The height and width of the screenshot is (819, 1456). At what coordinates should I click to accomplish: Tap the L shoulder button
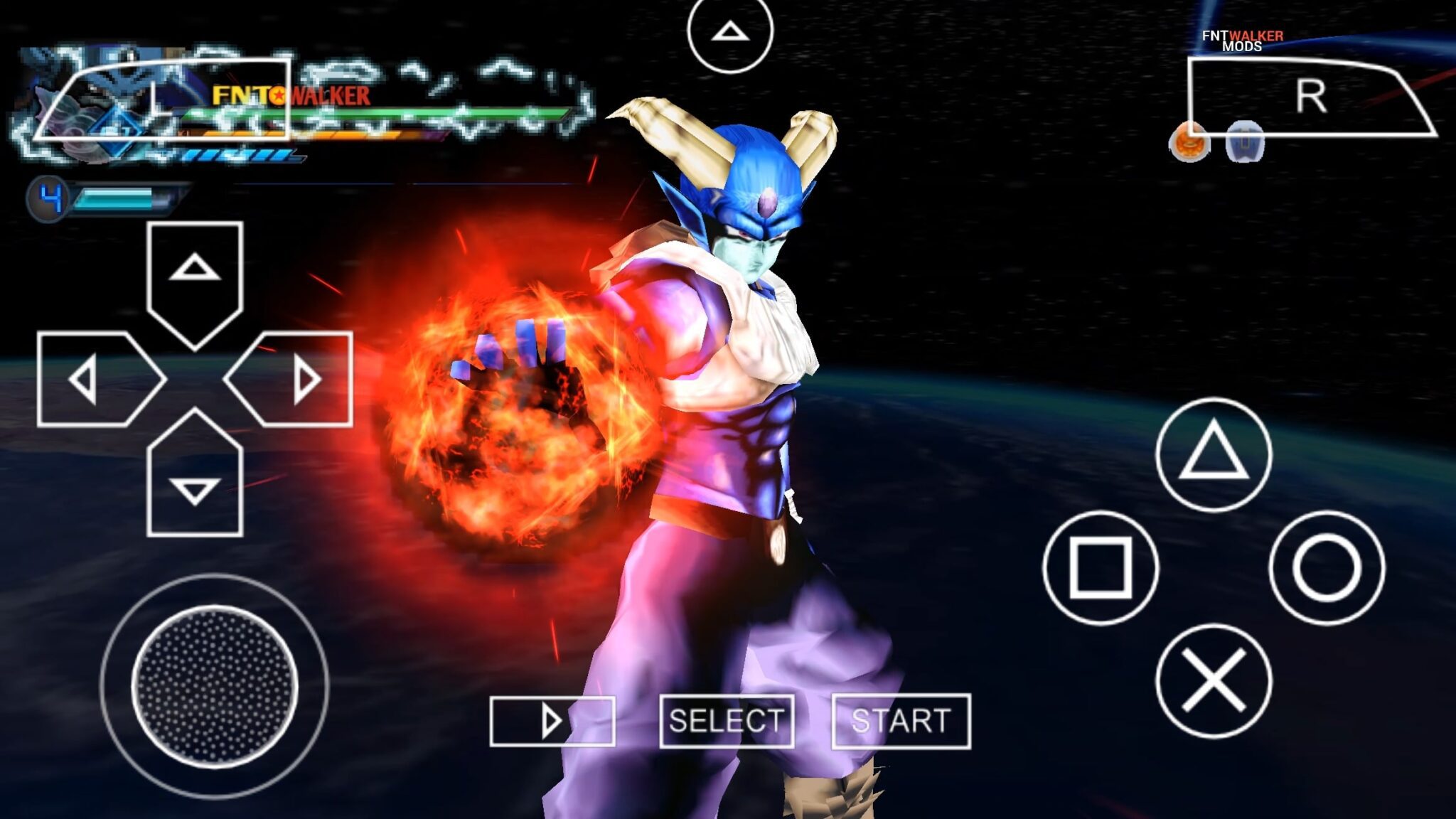click(x=164, y=100)
